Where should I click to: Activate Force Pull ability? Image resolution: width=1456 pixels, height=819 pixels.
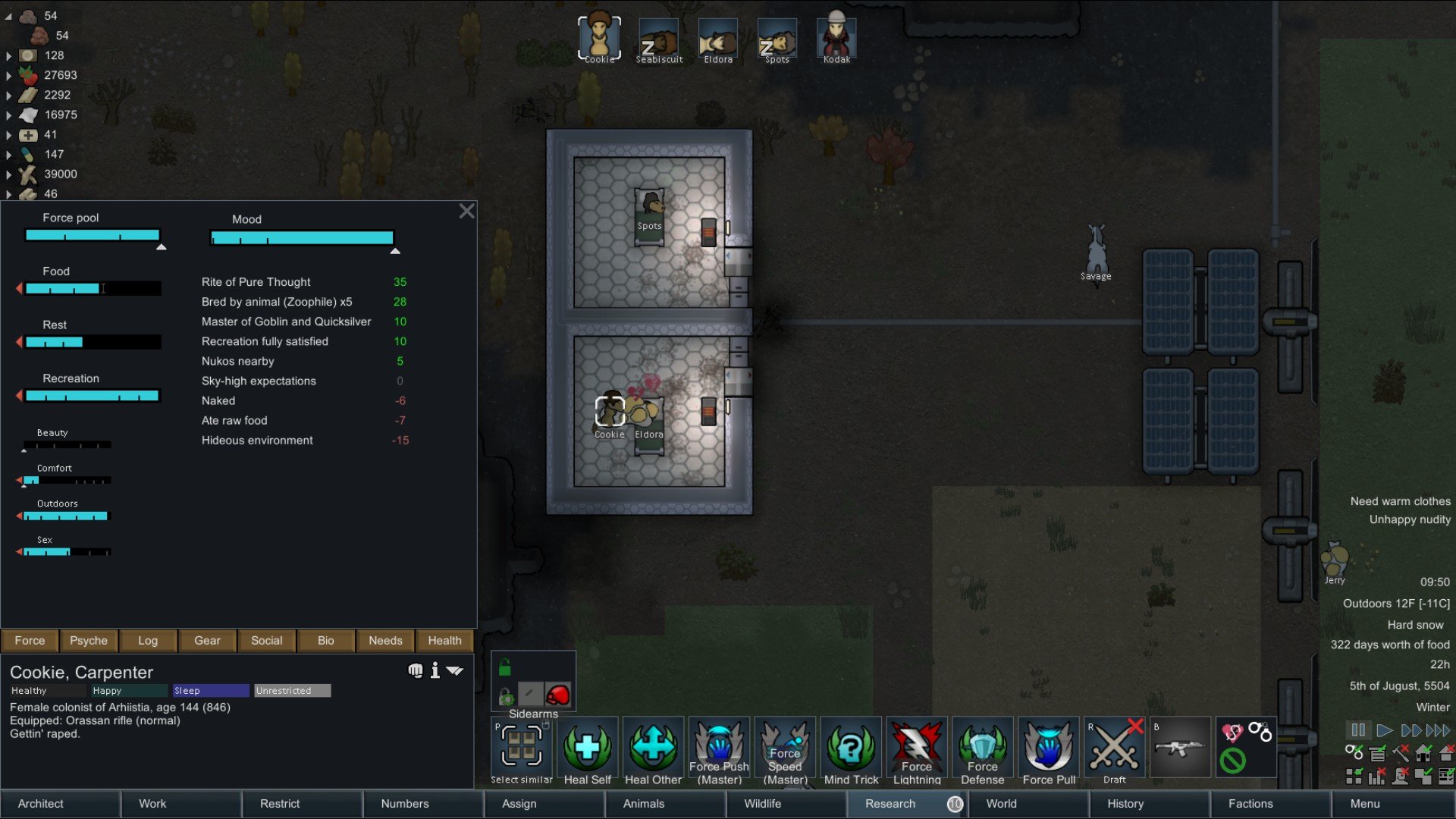tap(1049, 751)
